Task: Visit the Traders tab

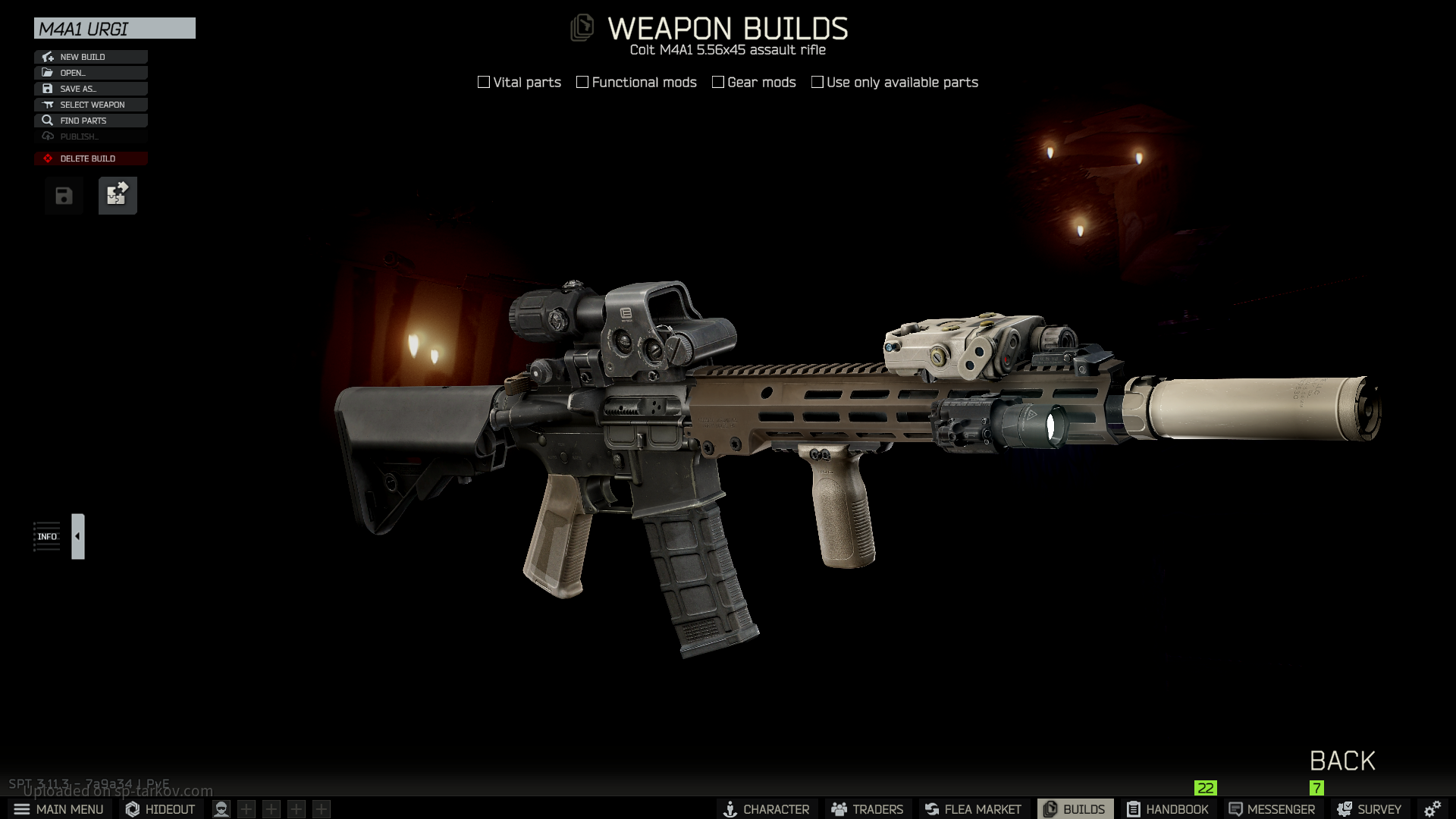Action: (868, 809)
